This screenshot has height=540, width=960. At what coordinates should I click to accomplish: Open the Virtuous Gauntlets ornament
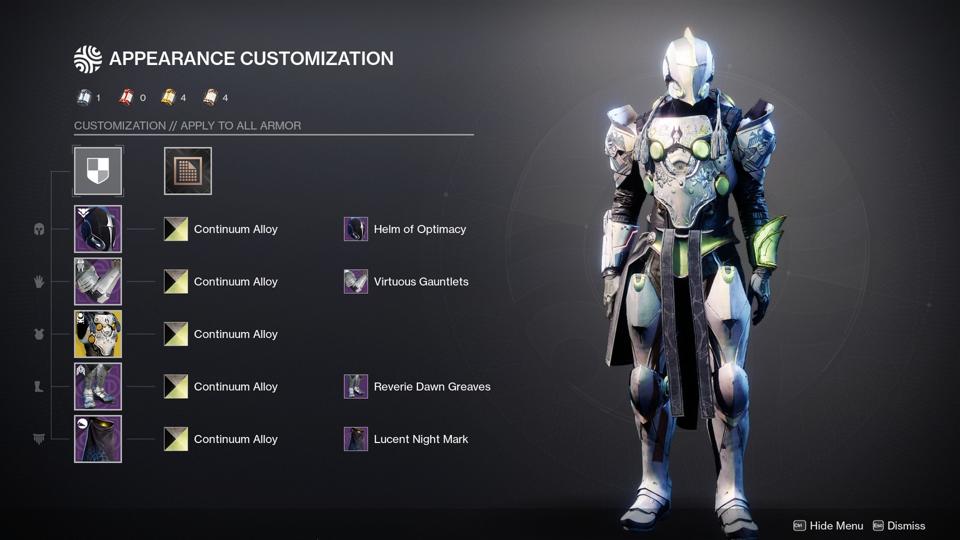356,282
